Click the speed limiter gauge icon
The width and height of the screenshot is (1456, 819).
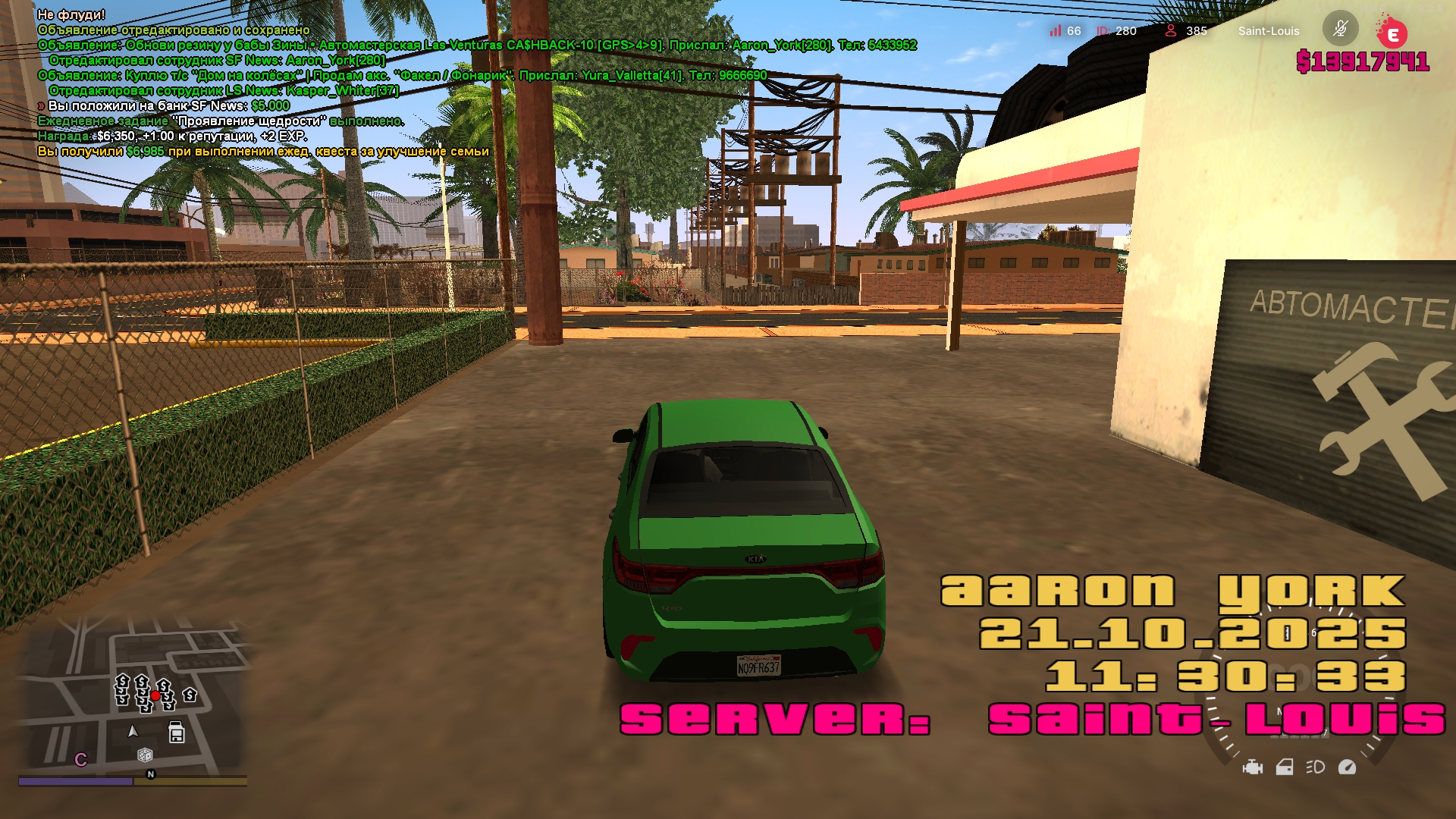click(1348, 767)
